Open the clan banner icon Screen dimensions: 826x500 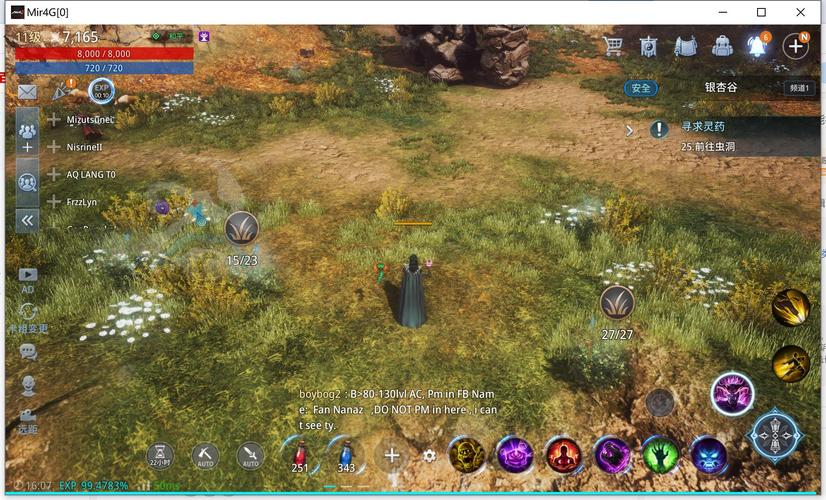click(x=649, y=46)
